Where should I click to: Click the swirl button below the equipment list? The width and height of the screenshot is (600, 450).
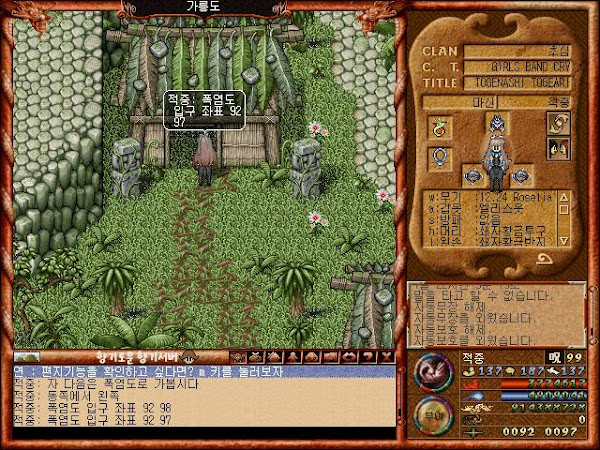pos(546,257)
